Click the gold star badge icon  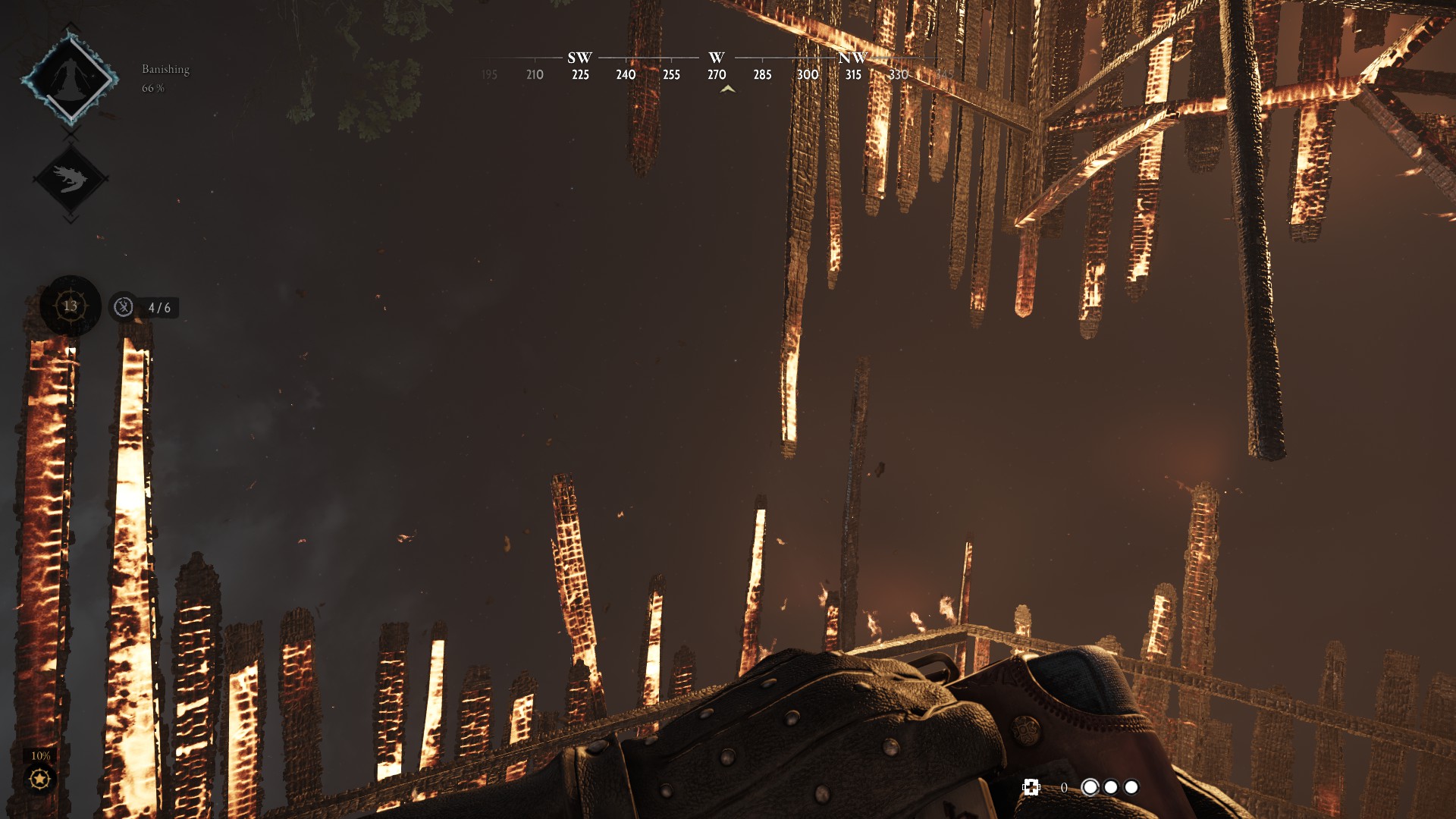coord(39,779)
